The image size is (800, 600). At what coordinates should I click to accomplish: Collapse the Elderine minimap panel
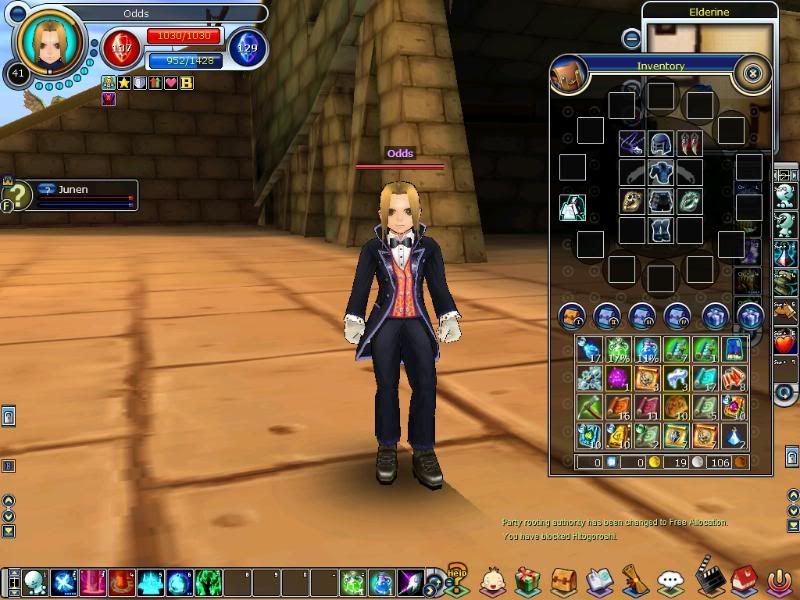pos(631,38)
